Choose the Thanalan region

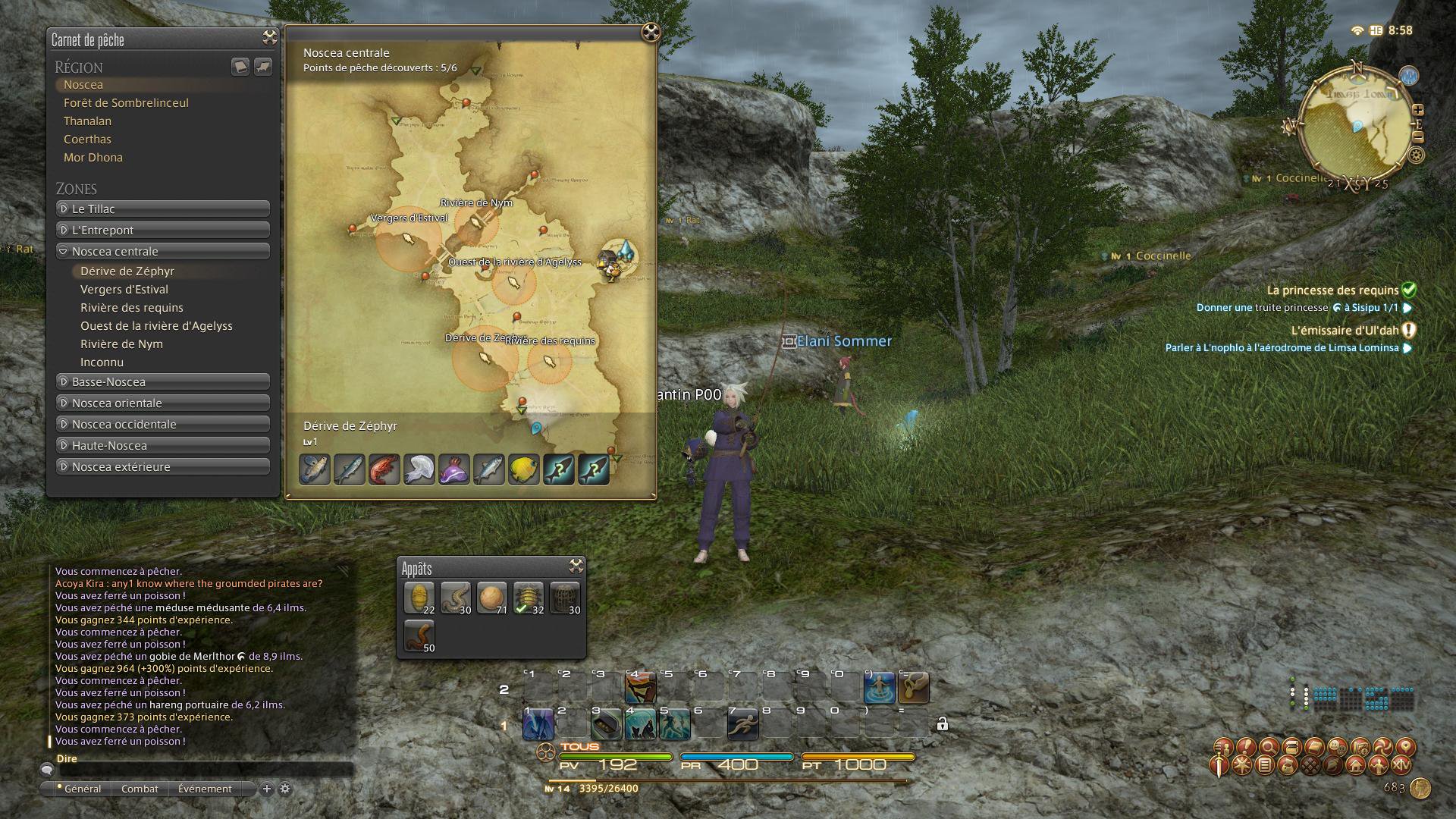[x=87, y=121]
